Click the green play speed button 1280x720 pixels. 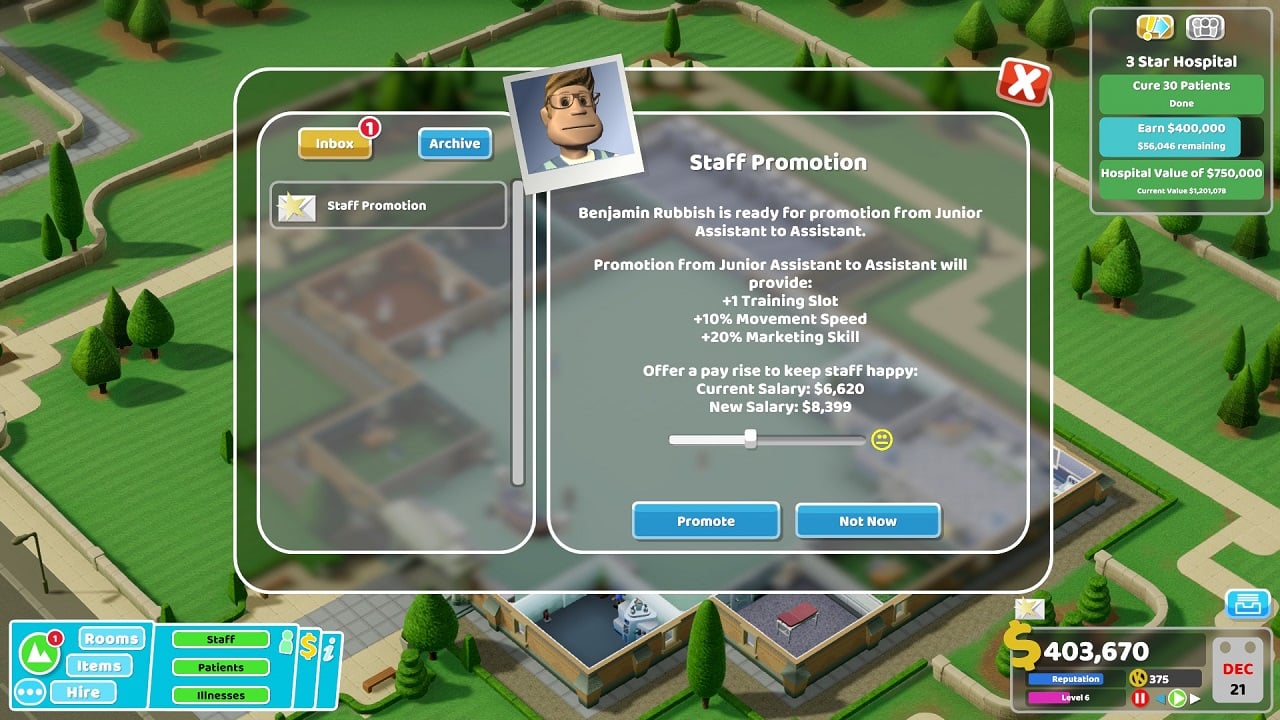(x=1178, y=699)
